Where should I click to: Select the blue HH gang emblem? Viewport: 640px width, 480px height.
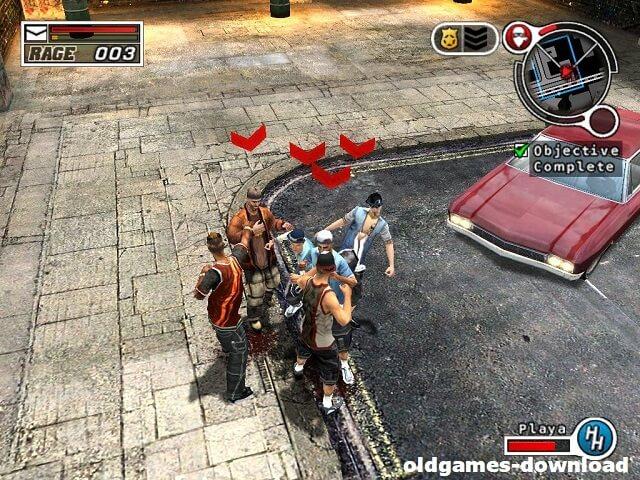(x=595, y=438)
